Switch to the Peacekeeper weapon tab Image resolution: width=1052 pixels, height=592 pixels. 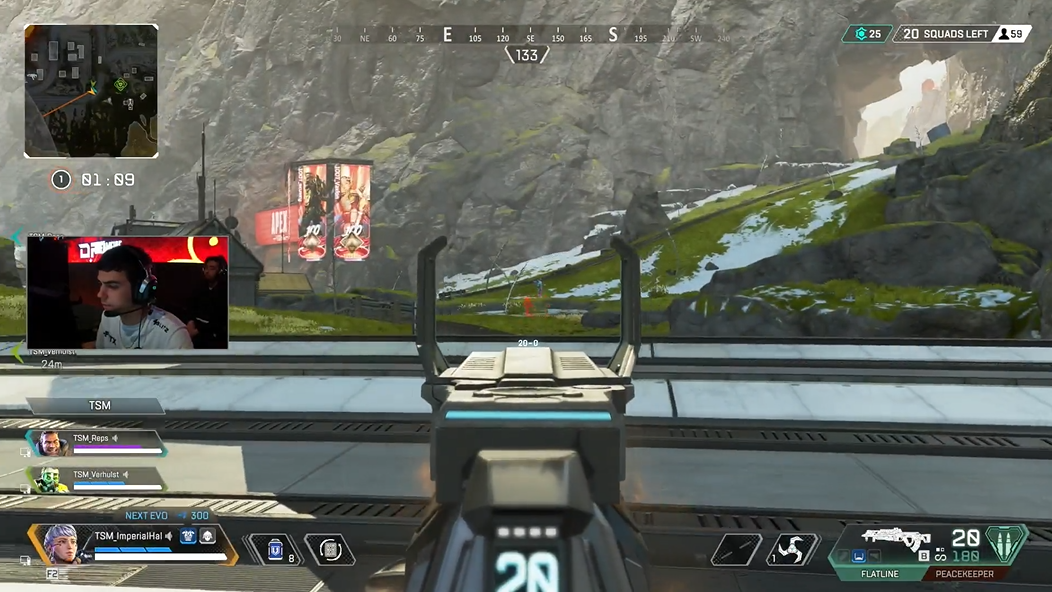(x=964, y=574)
